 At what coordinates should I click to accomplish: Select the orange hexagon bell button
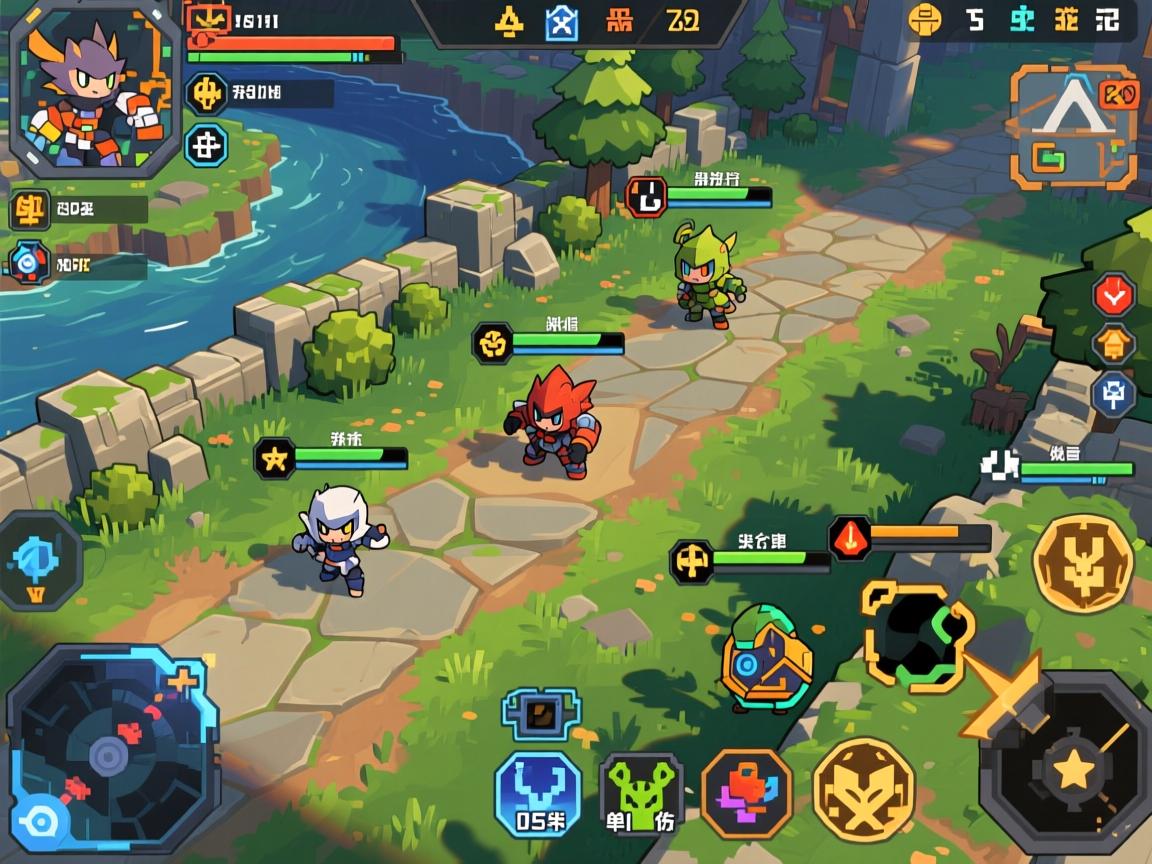point(1113,345)
